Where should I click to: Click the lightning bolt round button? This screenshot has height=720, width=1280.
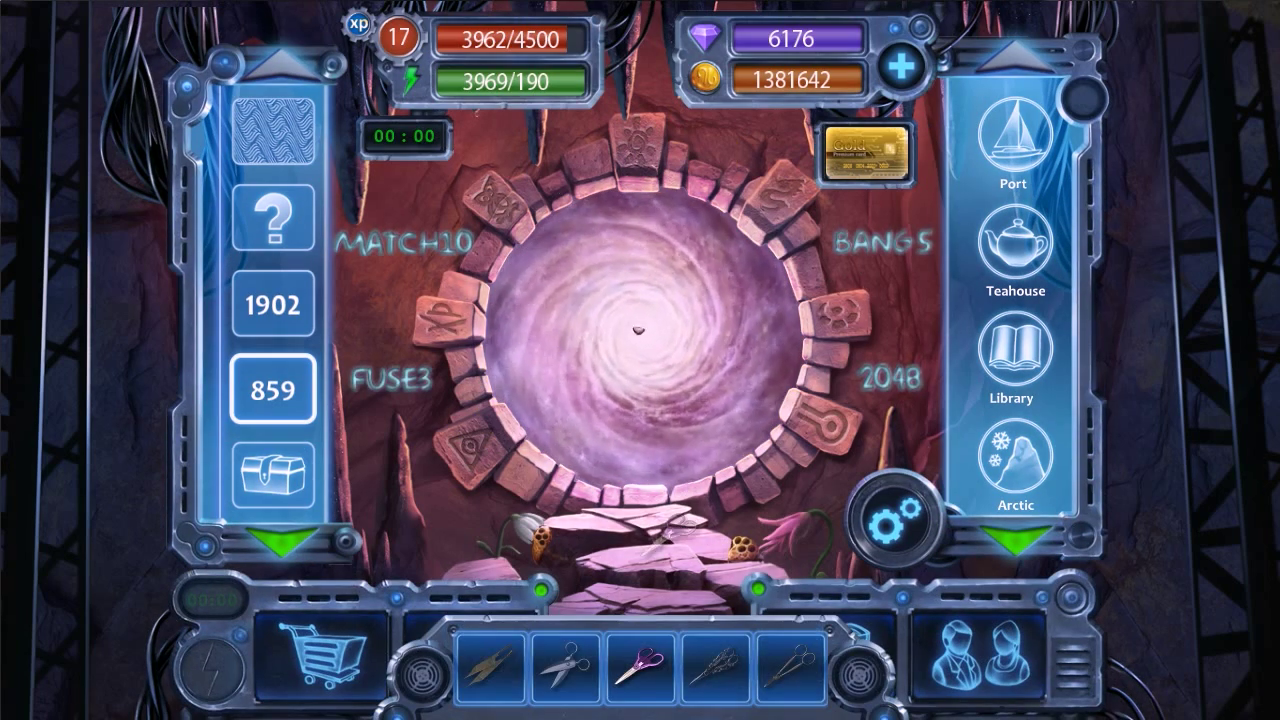coord(210,667)
